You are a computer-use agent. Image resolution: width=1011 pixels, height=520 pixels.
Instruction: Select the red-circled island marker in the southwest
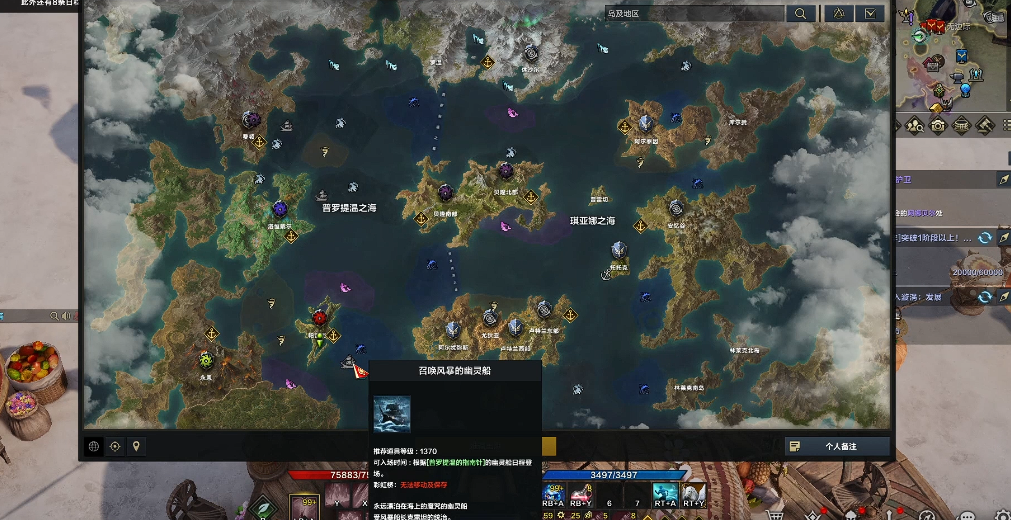click(x=320, y=318)
